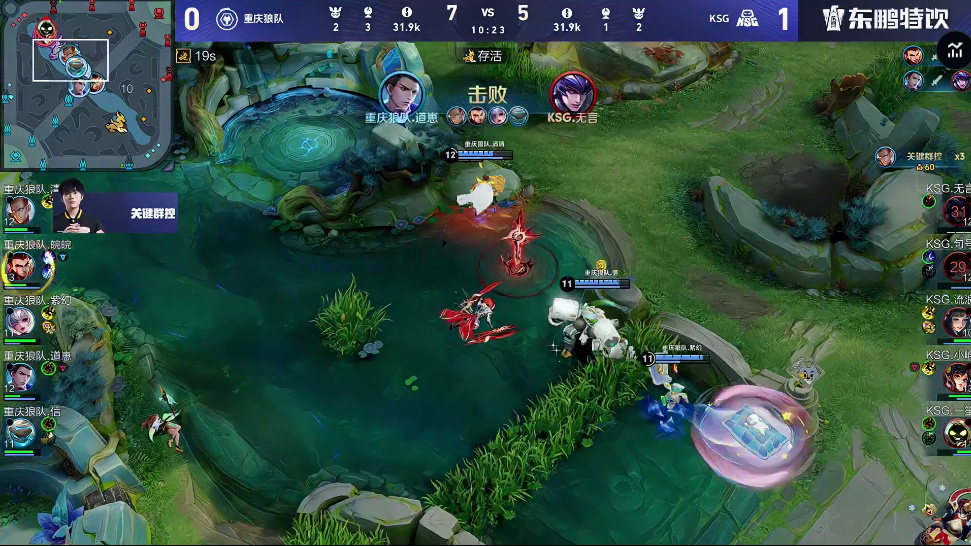Select KSG.句号 player portrait
Image resolution: width=971 pixels, height=546 pixels.
[x=955, y=266]
